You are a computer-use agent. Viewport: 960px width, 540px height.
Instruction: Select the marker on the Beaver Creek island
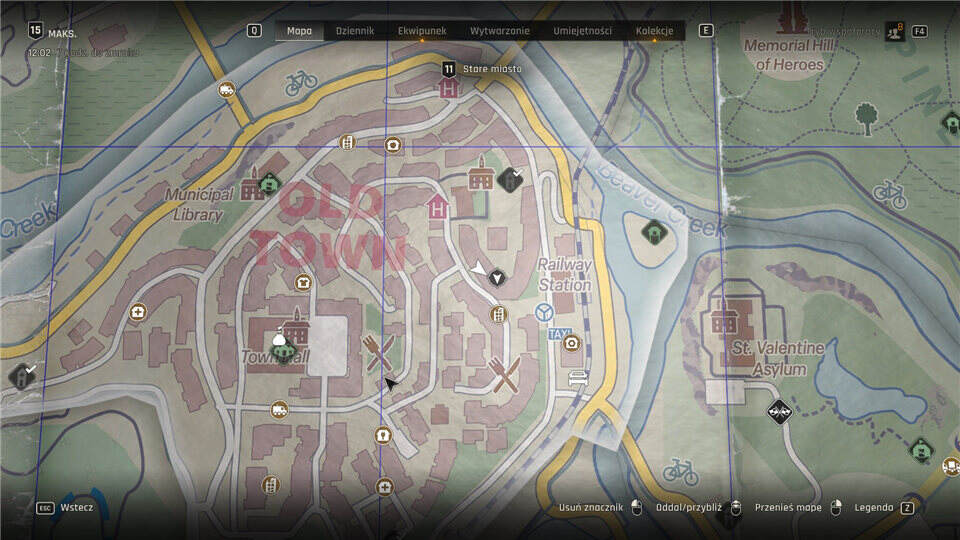coord(654,232)
